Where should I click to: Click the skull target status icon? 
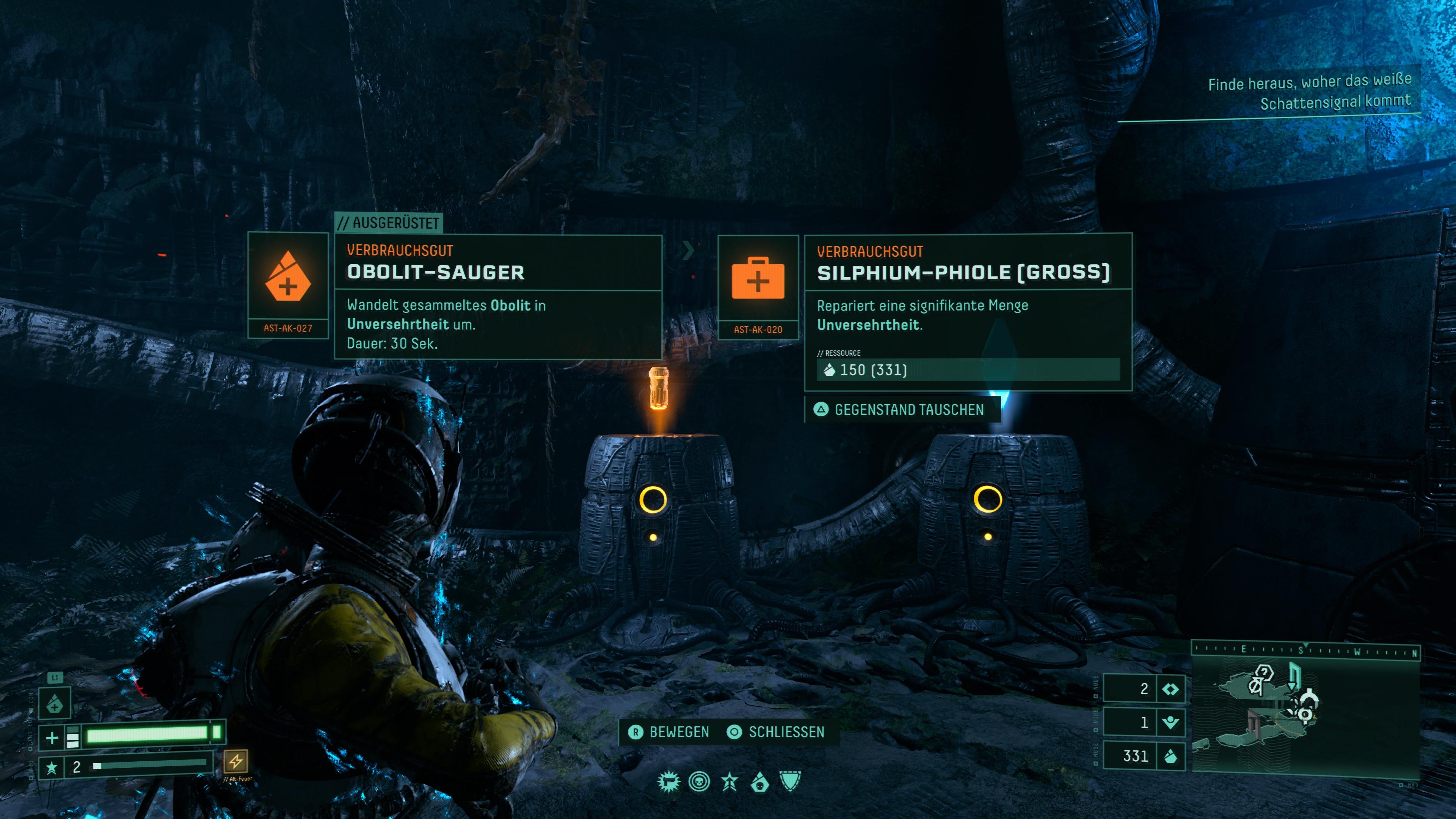699,782
